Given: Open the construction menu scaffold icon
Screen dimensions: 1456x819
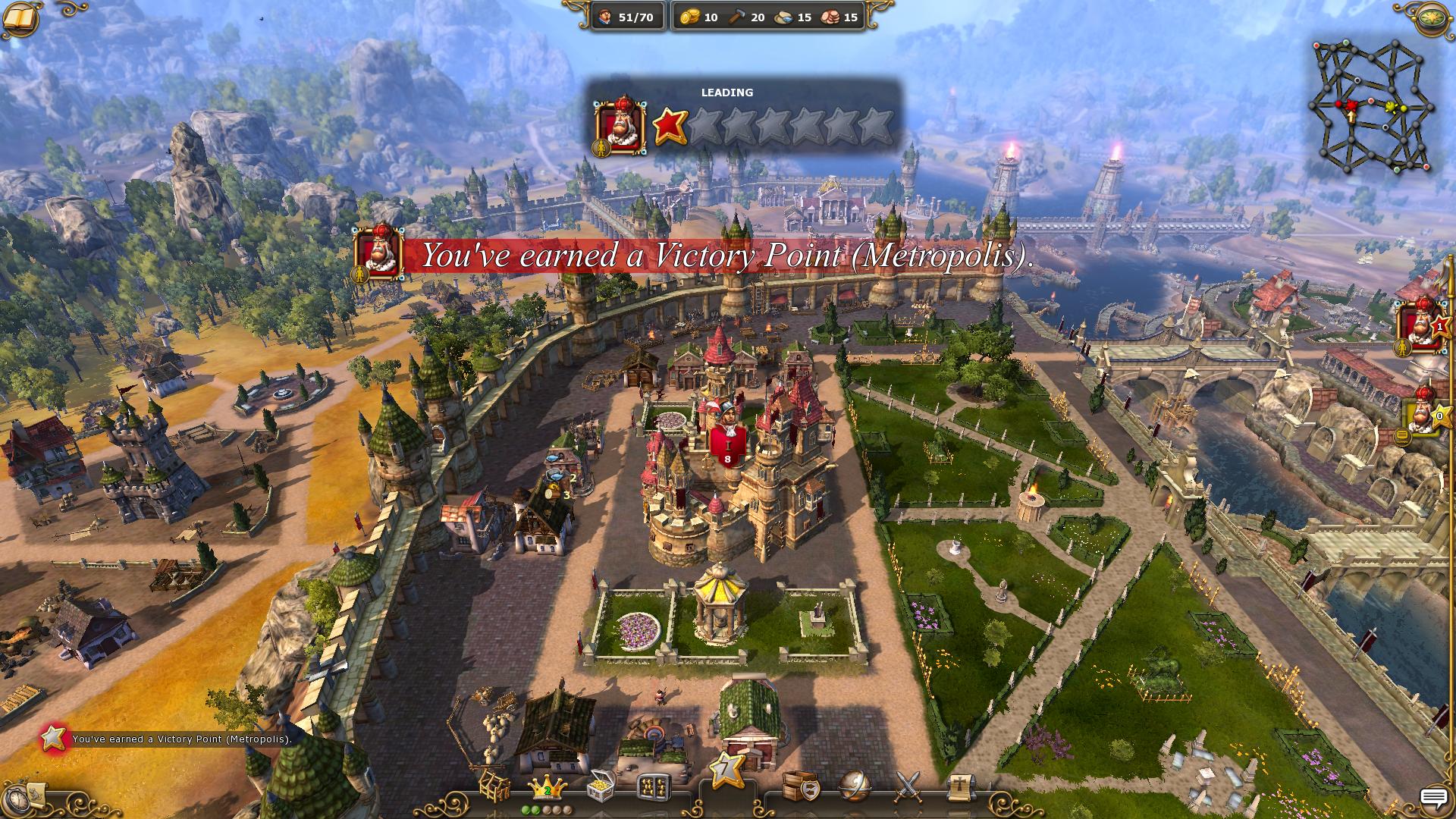Looking at the screenshot, I should pyautogui.click(x=493, y=786).
